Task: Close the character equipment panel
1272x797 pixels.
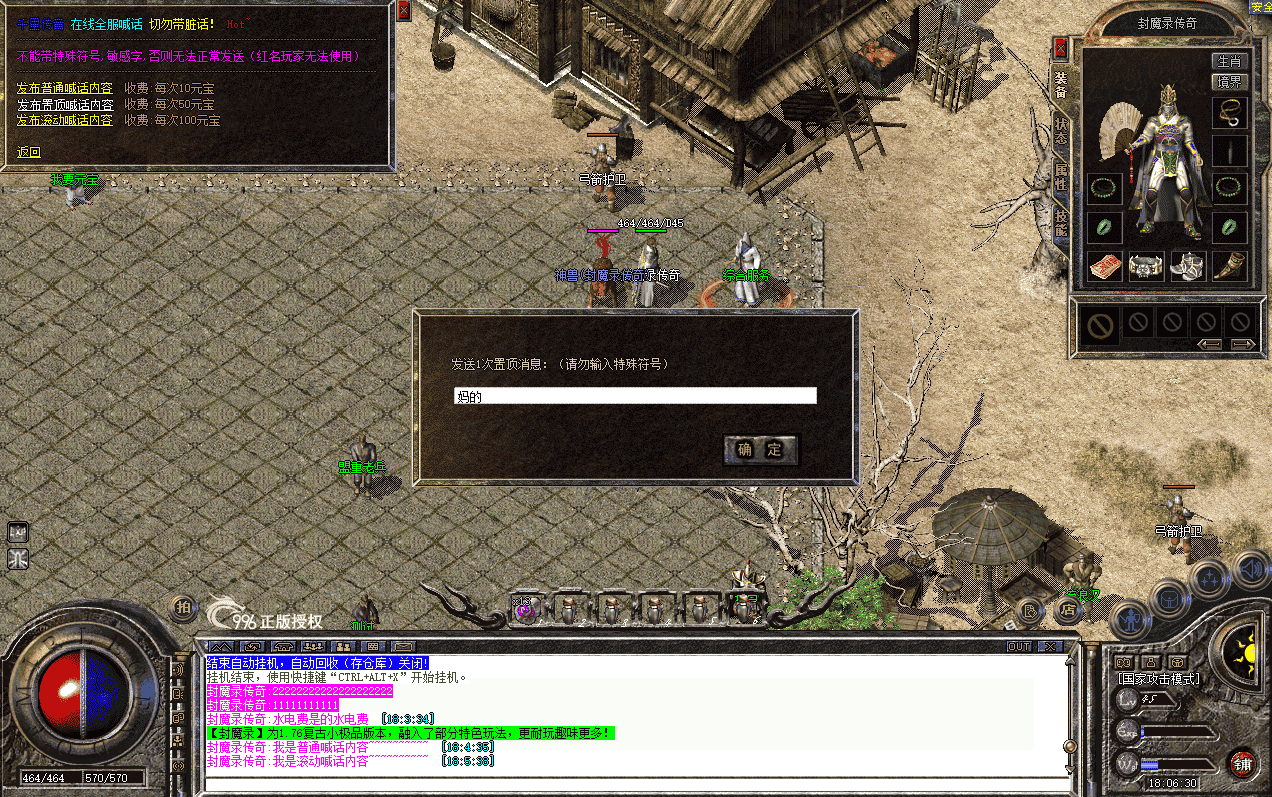Action: 1060,47
